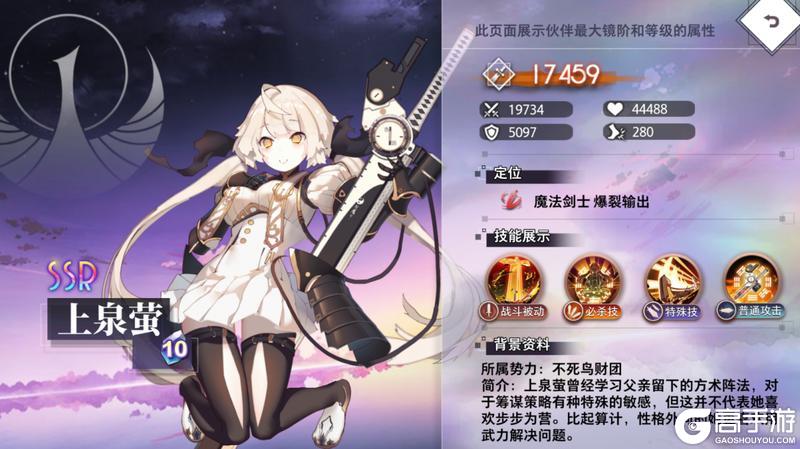View the 战斗被动 passive skill icon

[x=512, y=279]
